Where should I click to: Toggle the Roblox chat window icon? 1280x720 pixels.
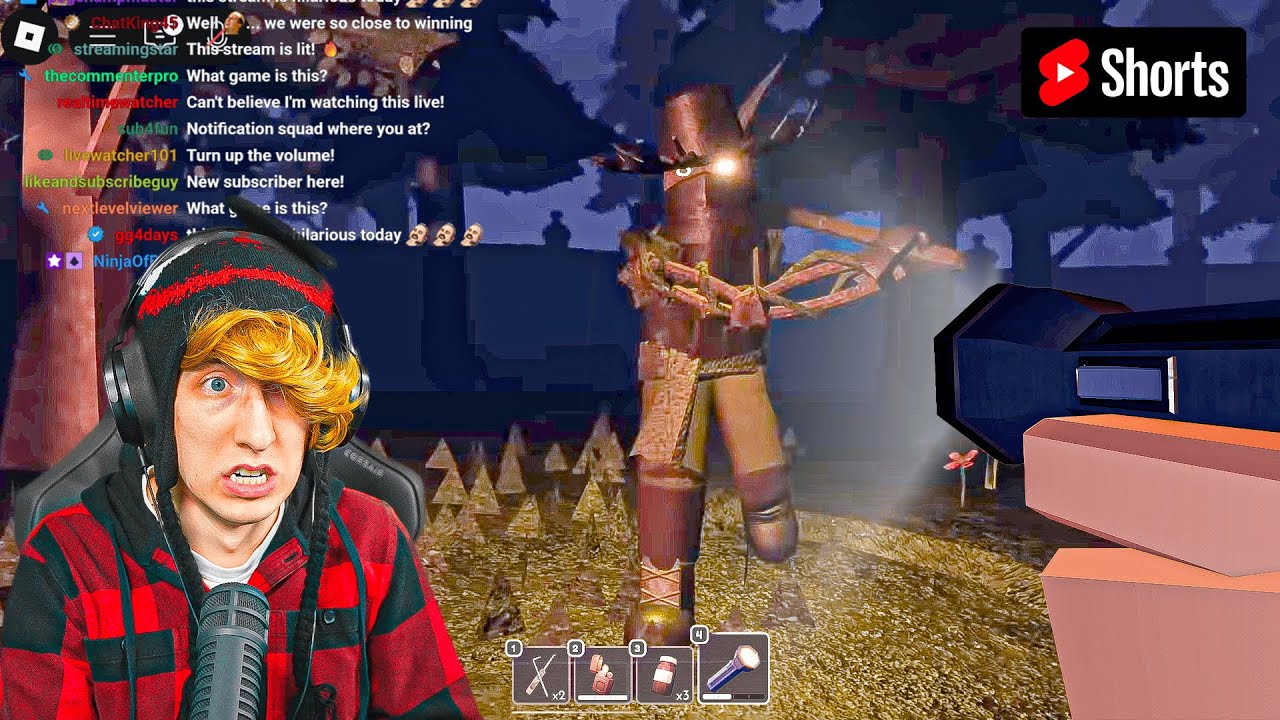pos(161,35)
